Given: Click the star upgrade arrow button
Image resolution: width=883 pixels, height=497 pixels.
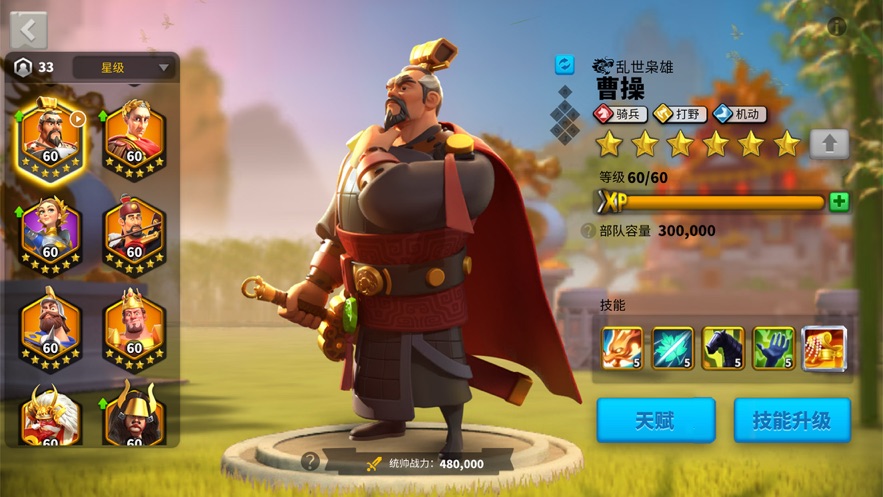Looking at the screenshot, I should click(x=829, y=144).
